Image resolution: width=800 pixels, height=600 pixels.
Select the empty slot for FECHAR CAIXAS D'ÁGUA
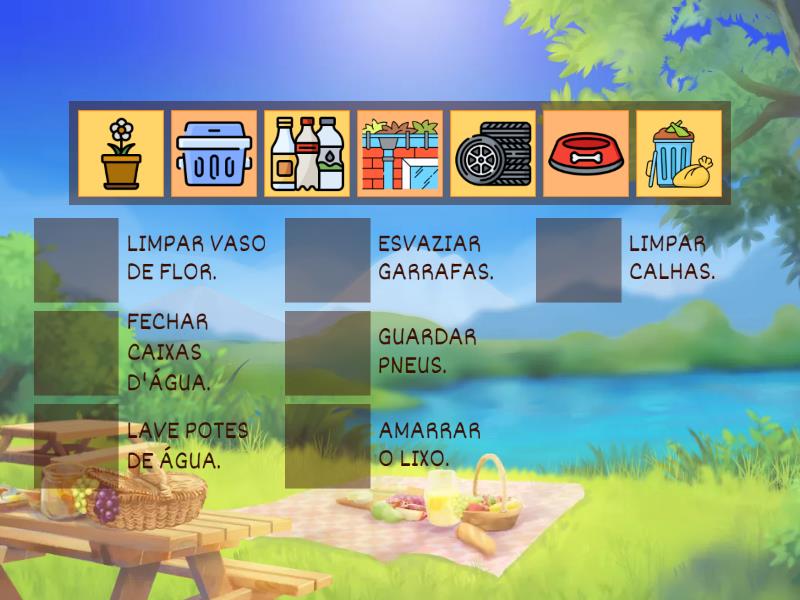(x=76, y=353)
